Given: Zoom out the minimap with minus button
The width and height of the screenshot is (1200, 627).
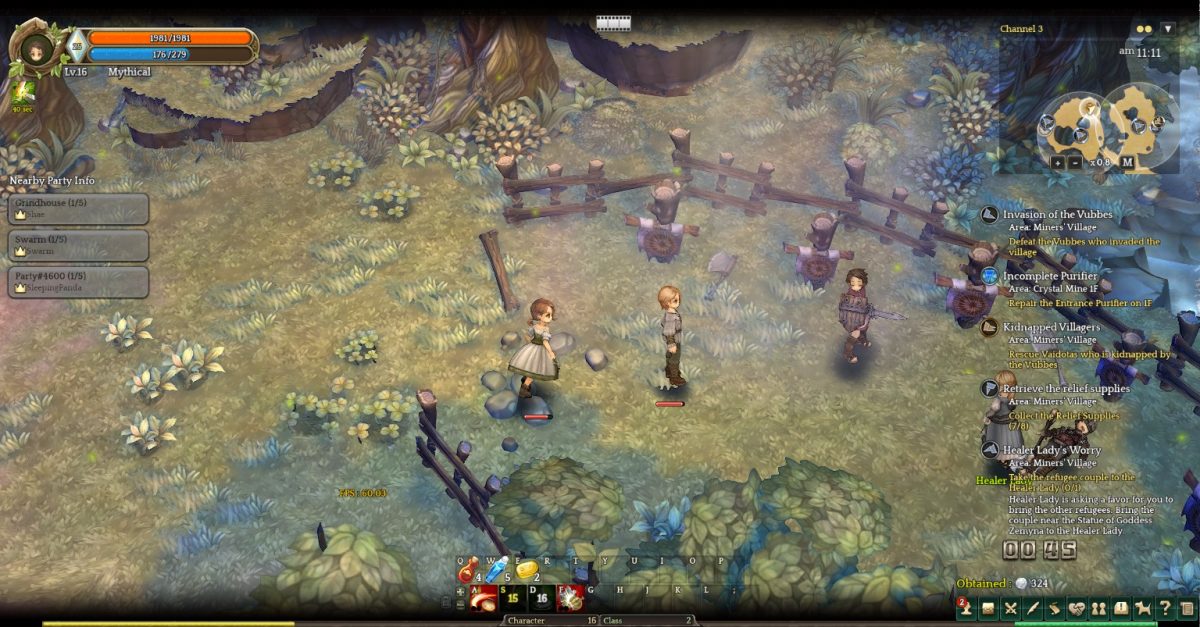Looking at the screenshot, I should click(x=1074, y=162).
